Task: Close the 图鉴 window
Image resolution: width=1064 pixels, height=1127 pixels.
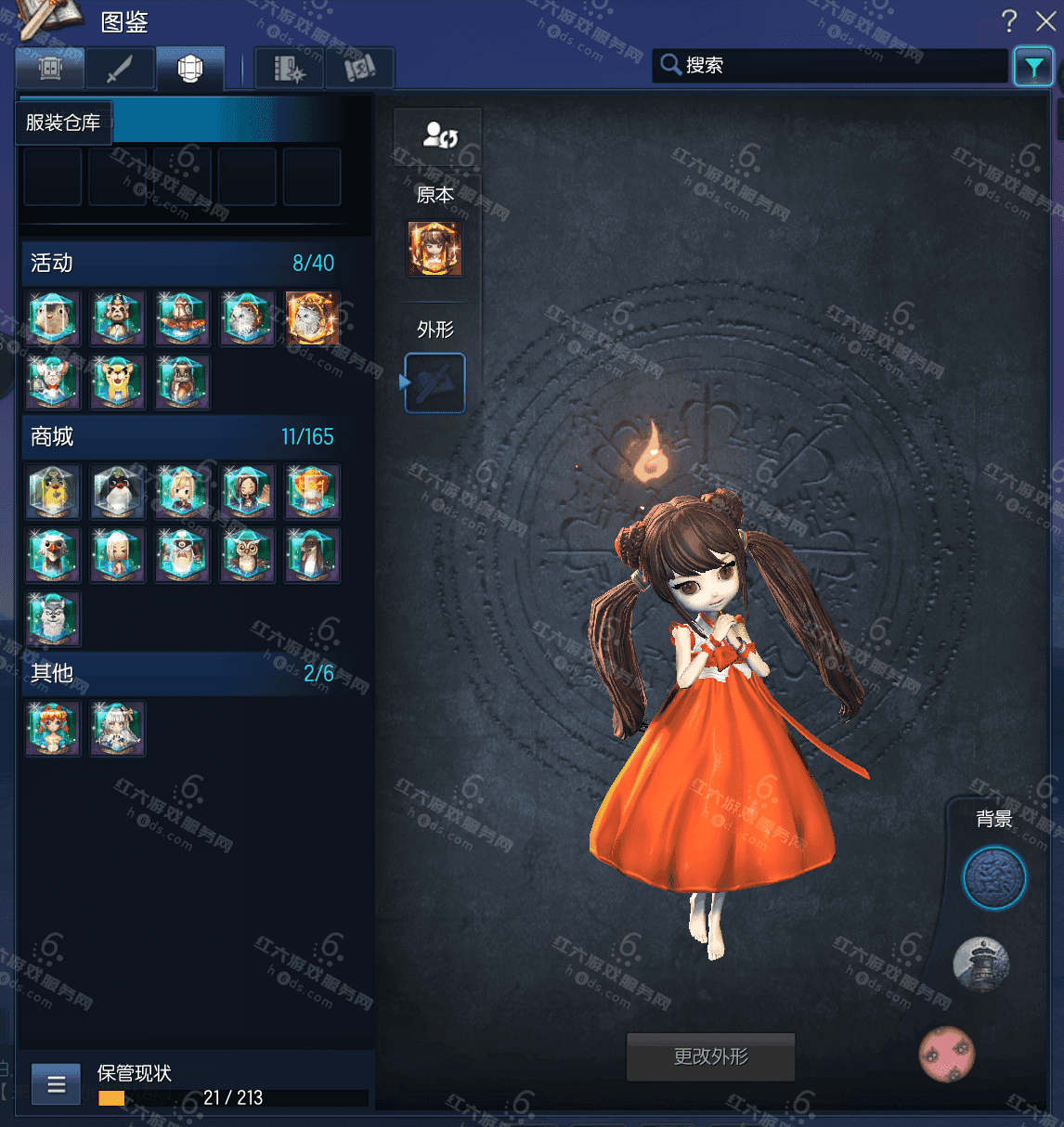Action: coord(1045,20)
